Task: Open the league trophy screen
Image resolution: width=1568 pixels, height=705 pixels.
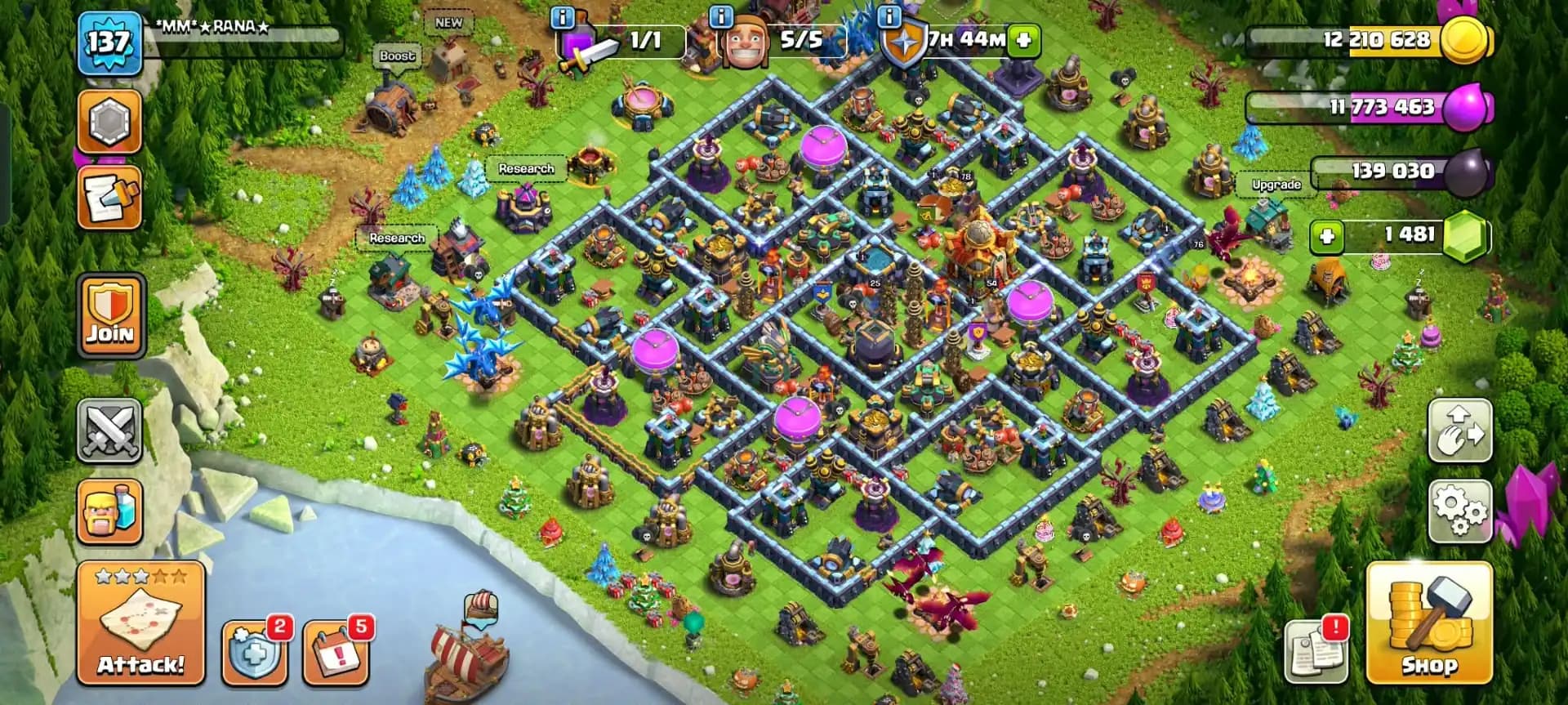Action: point(109,120)
